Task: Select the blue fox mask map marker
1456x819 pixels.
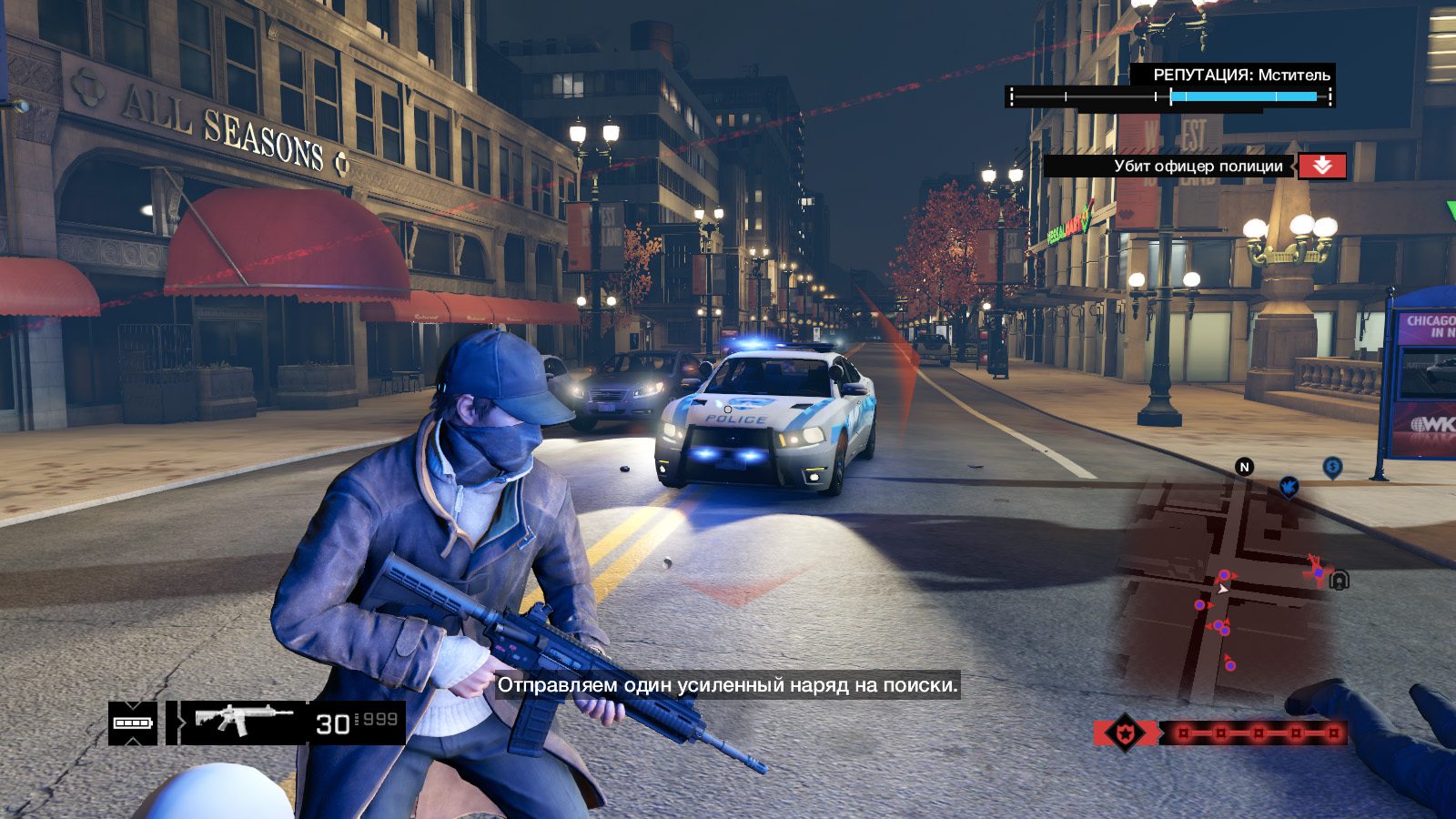Action: pos(1289,487)
